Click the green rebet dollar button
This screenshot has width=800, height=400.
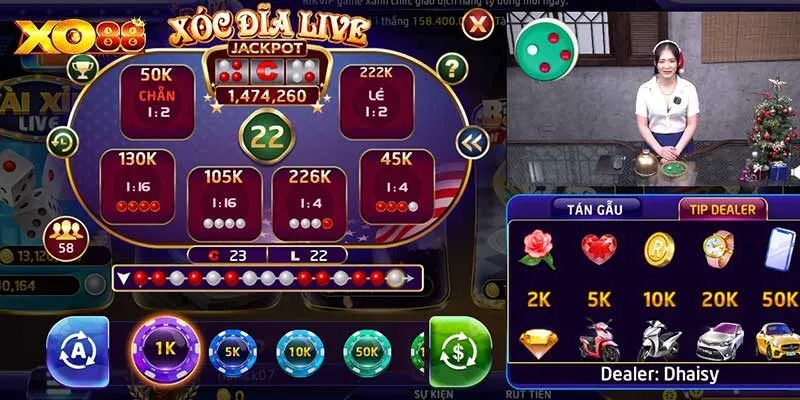pyautogui.click(x=459, y=352)
